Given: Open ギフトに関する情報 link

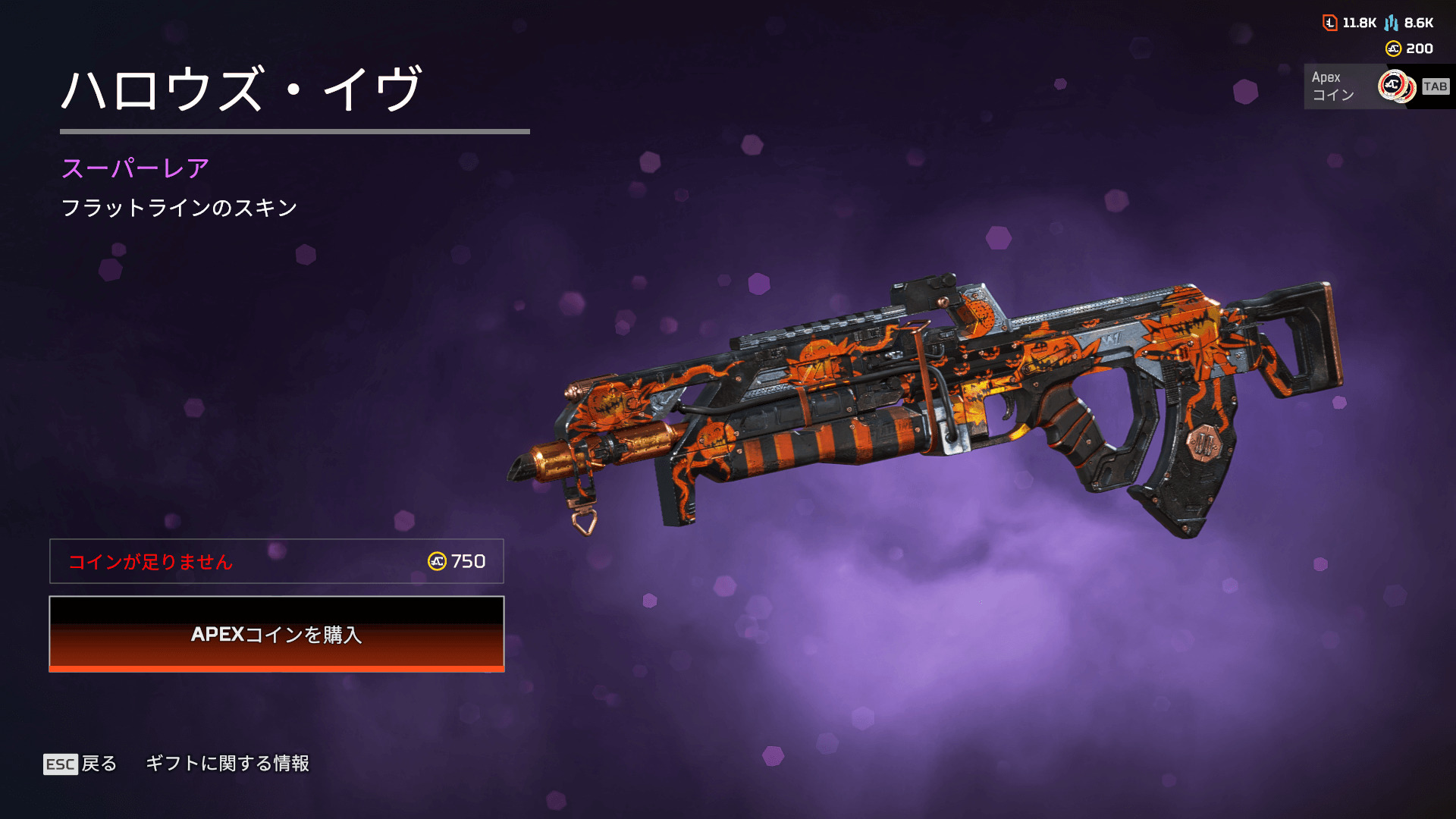Looking at the screenshot, I should (x=227, y=764).
